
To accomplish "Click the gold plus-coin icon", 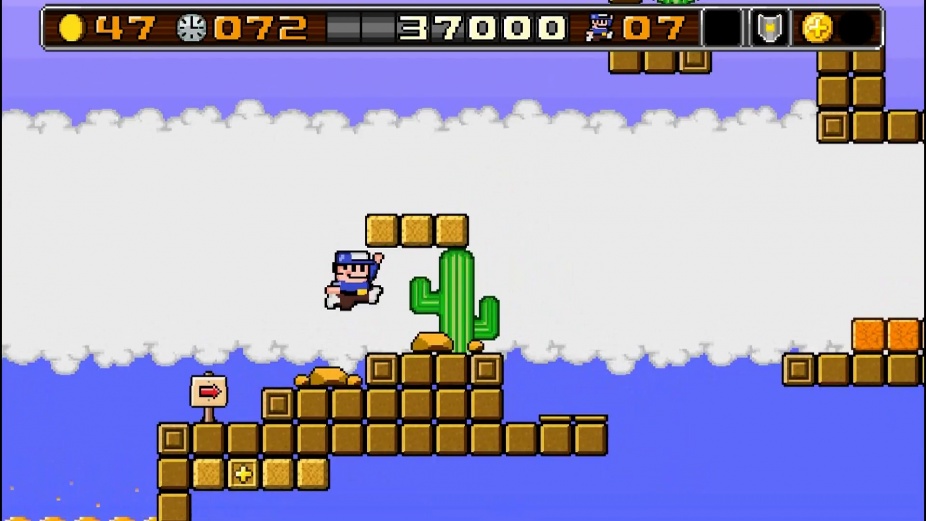I will (817, 28).
